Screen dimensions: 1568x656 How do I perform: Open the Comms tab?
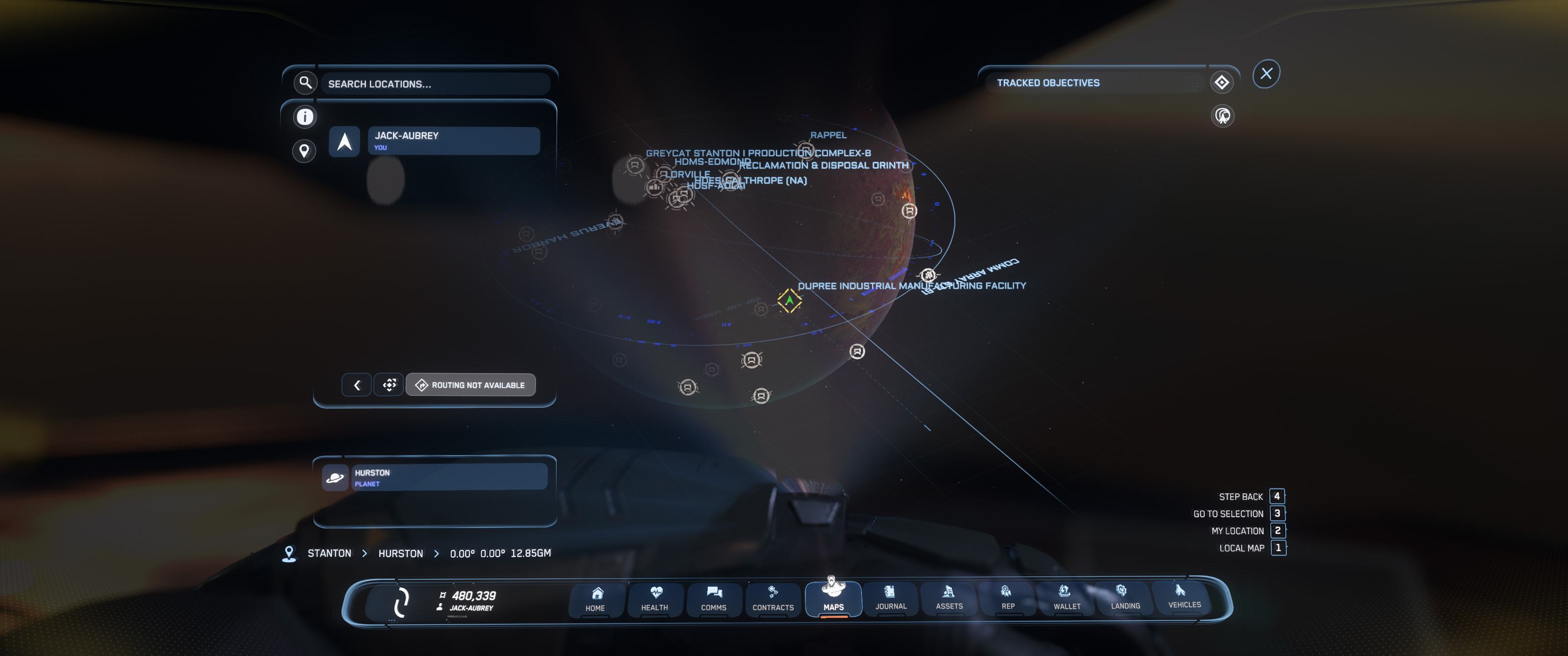point(713,599)
